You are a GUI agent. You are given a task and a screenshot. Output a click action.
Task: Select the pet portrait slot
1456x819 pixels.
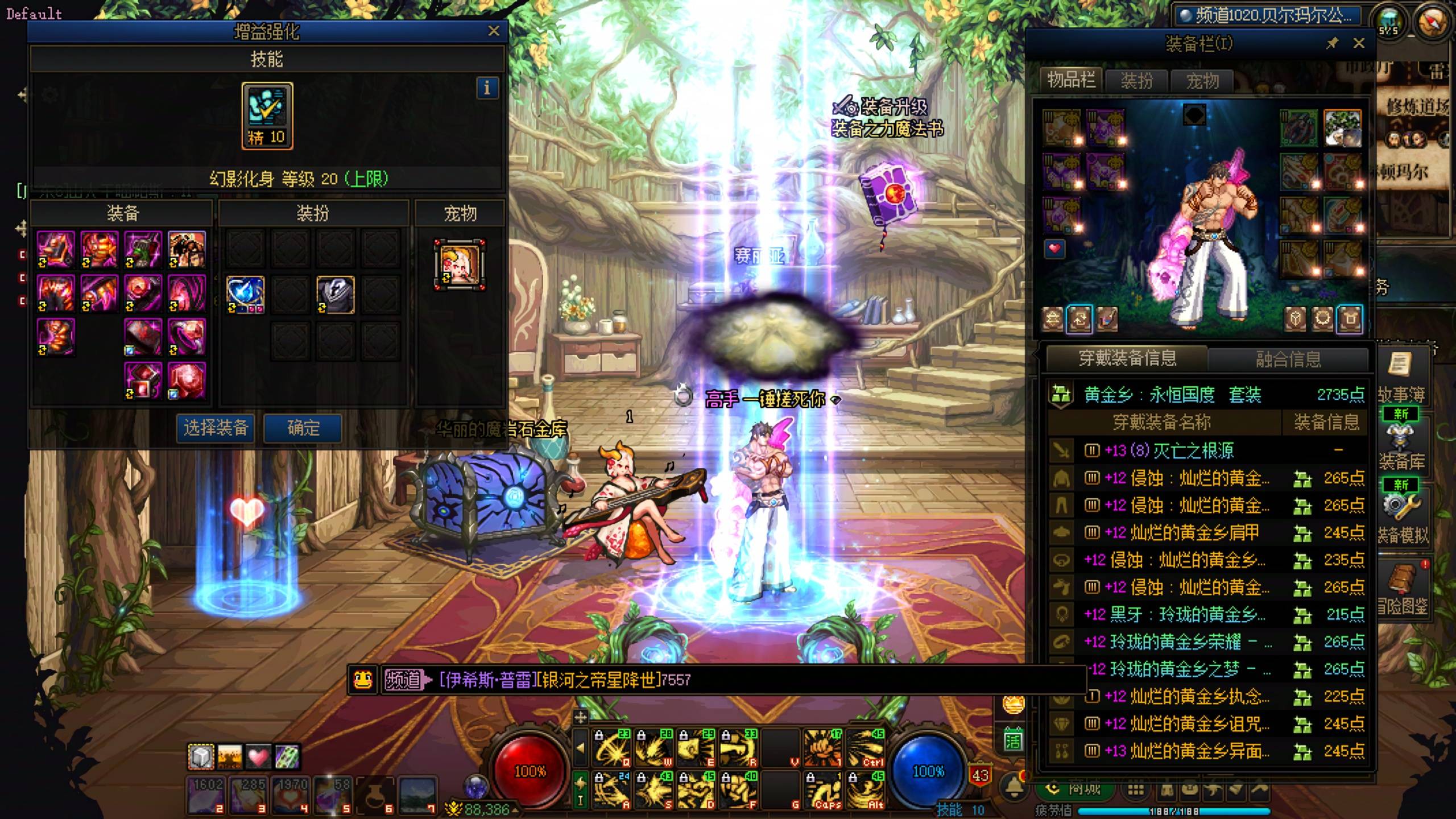460,264
